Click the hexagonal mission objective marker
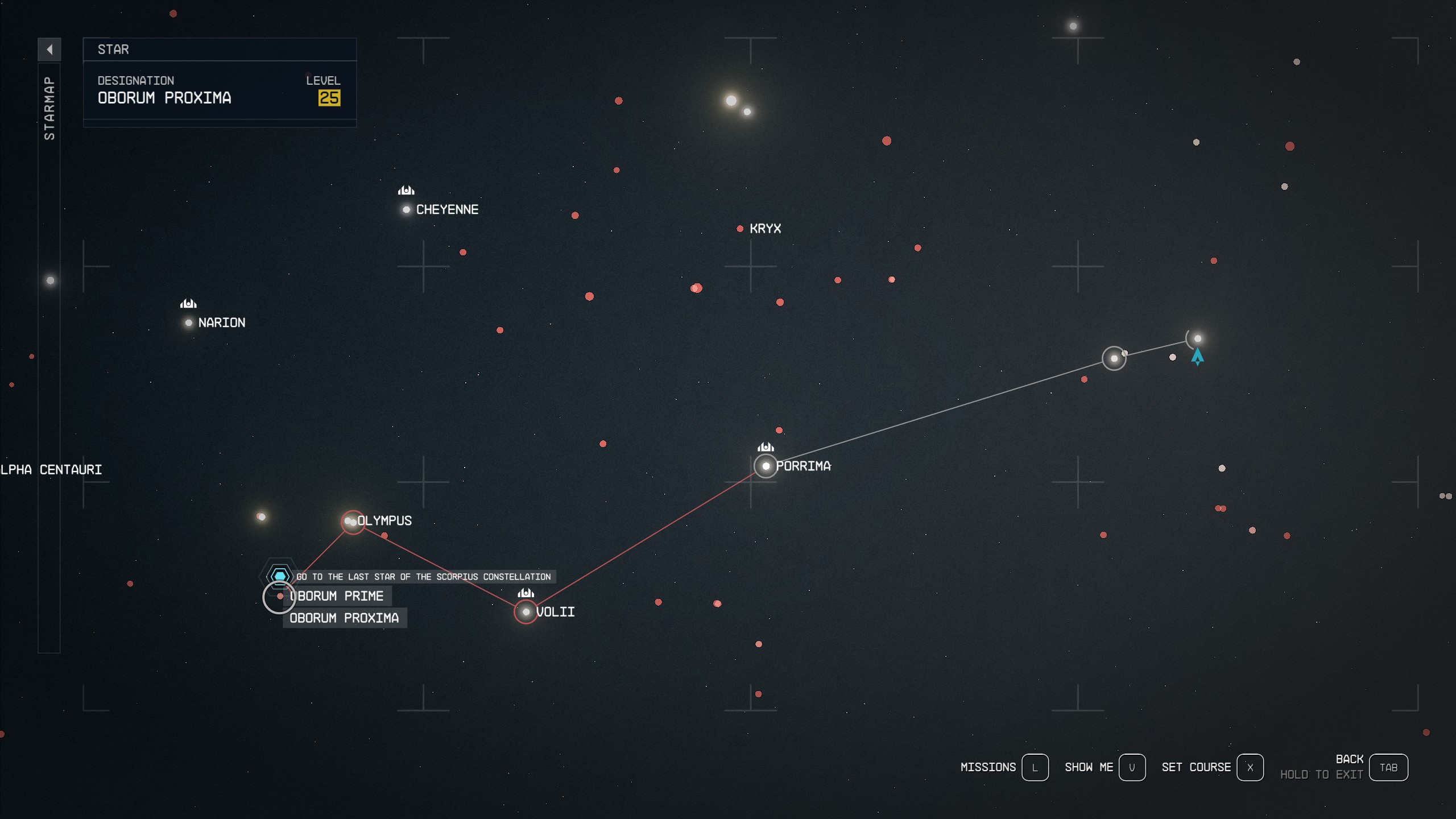Viewport: 1456px width, 819px height. [x=280, y=576]
